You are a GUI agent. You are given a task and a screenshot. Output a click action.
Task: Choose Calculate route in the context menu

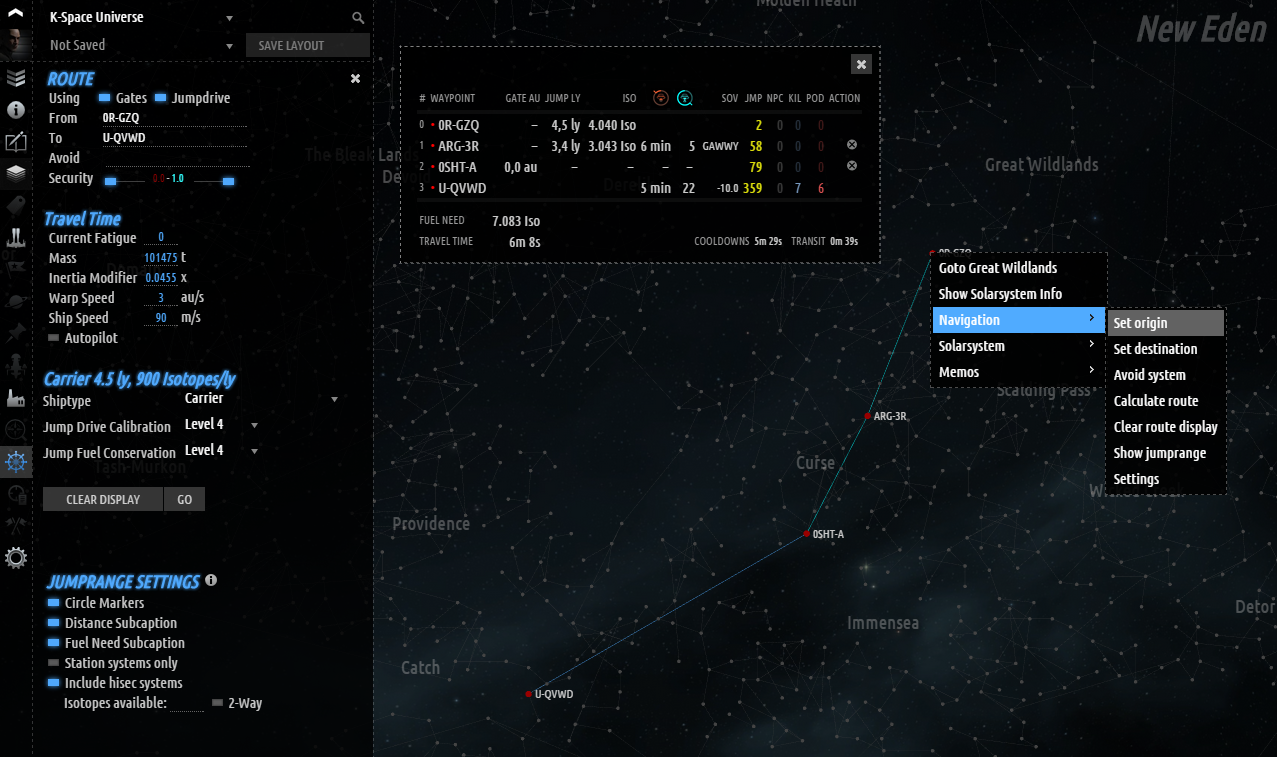1155,401
